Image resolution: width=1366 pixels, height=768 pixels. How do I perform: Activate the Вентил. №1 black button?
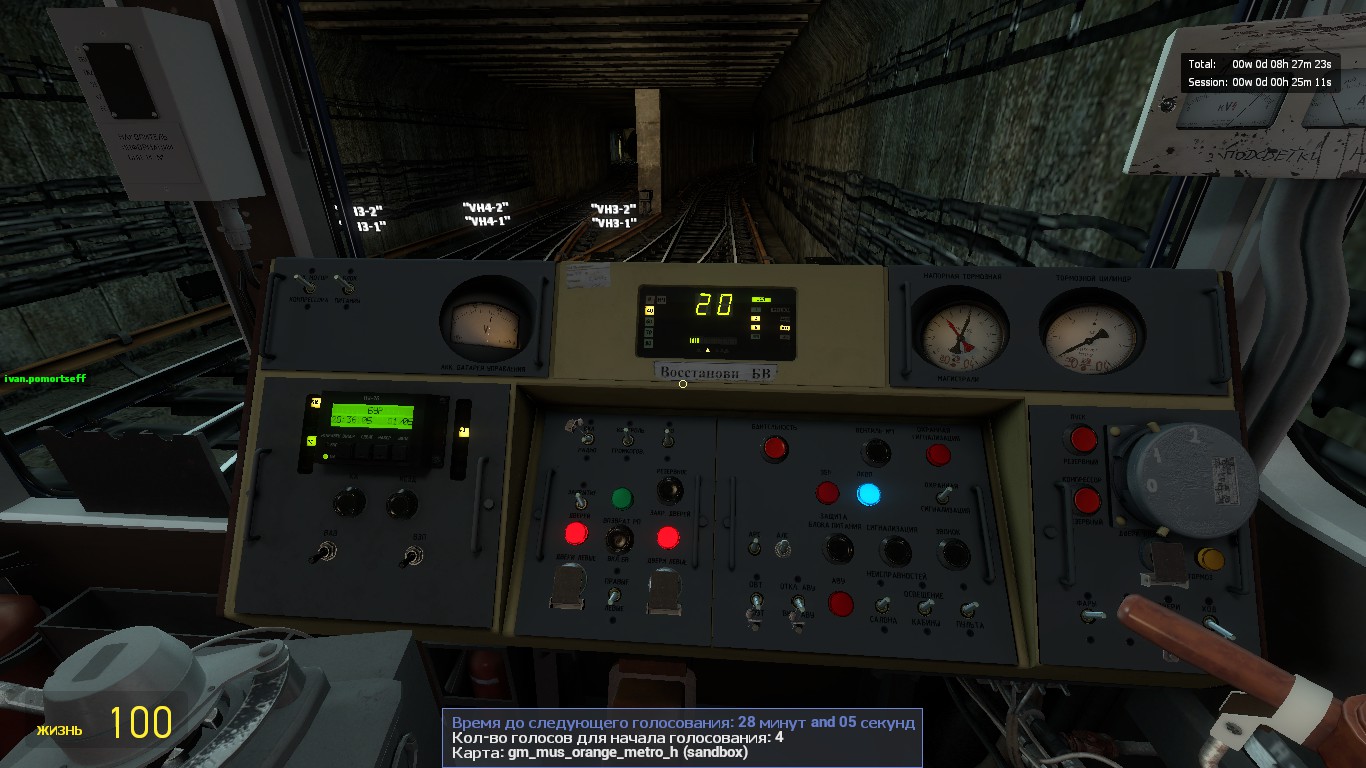click(x=876, y=451)
